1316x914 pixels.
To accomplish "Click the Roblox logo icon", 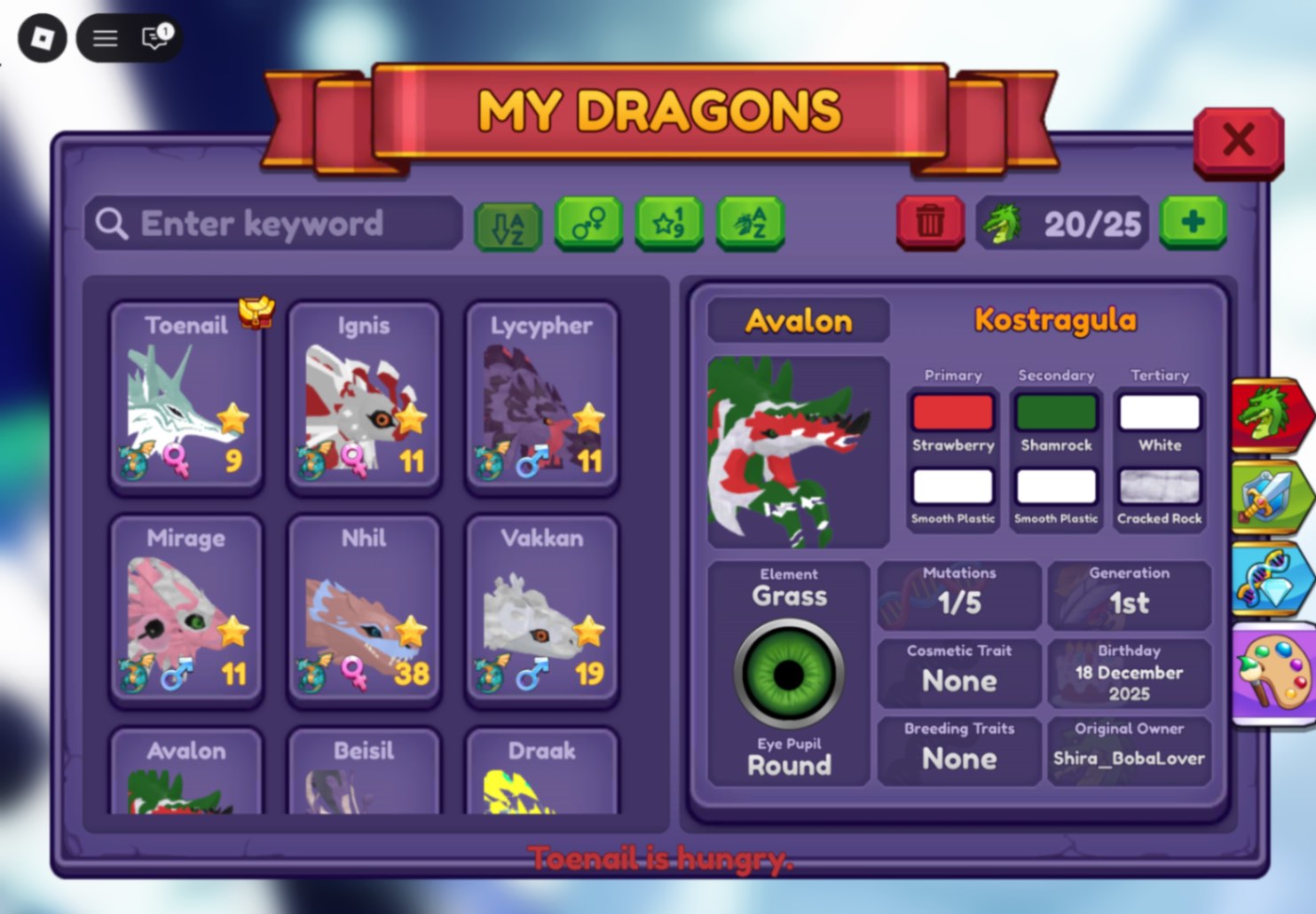I will [x=41, y=37].
